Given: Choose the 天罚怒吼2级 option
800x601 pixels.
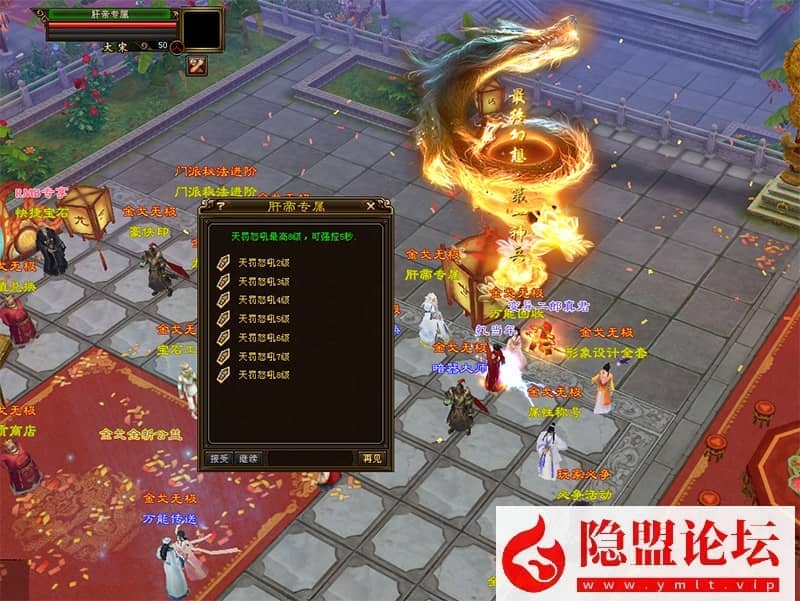Looking at the screenshot, I should point(262,263).
